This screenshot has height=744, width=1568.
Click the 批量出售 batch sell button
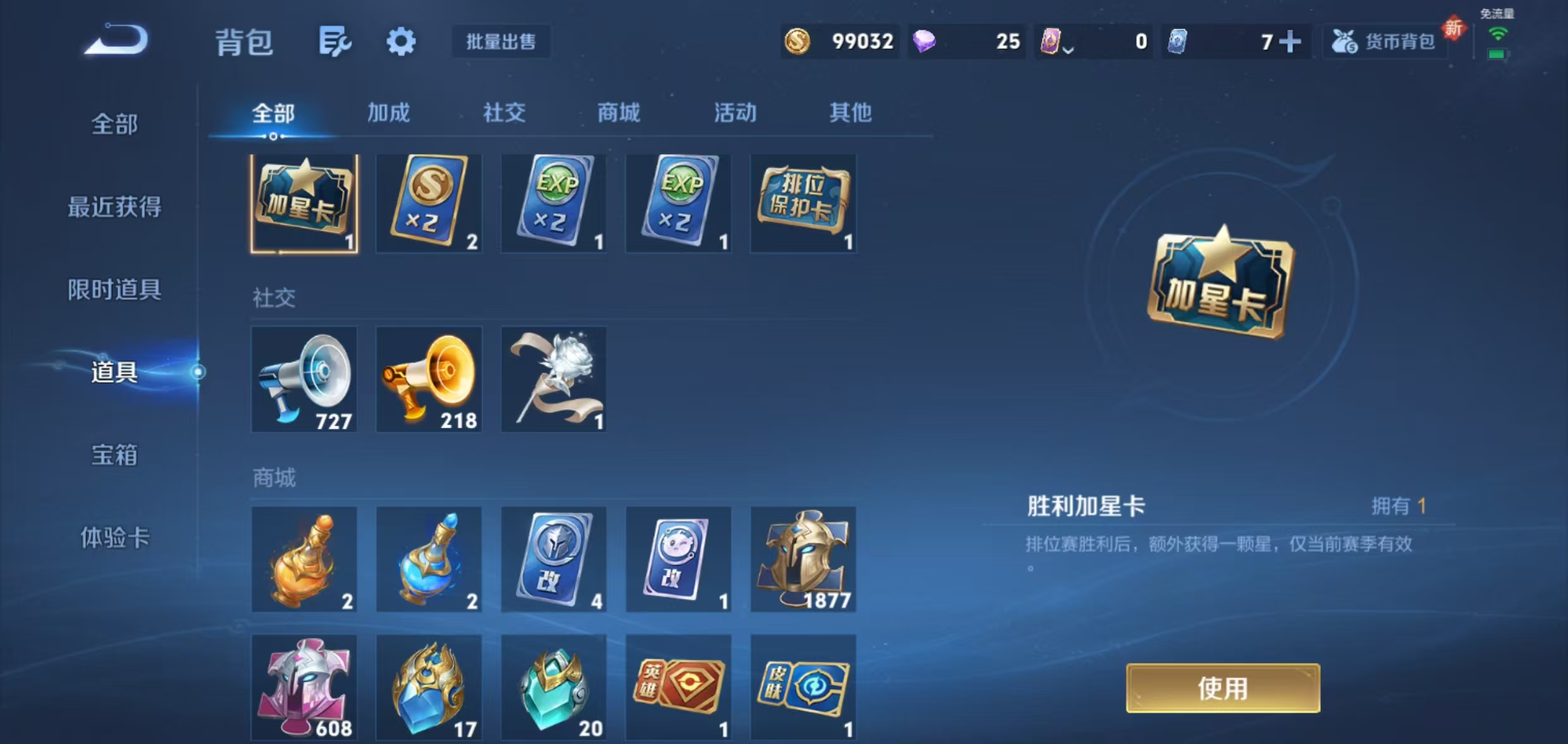click(x=501, y=42)
